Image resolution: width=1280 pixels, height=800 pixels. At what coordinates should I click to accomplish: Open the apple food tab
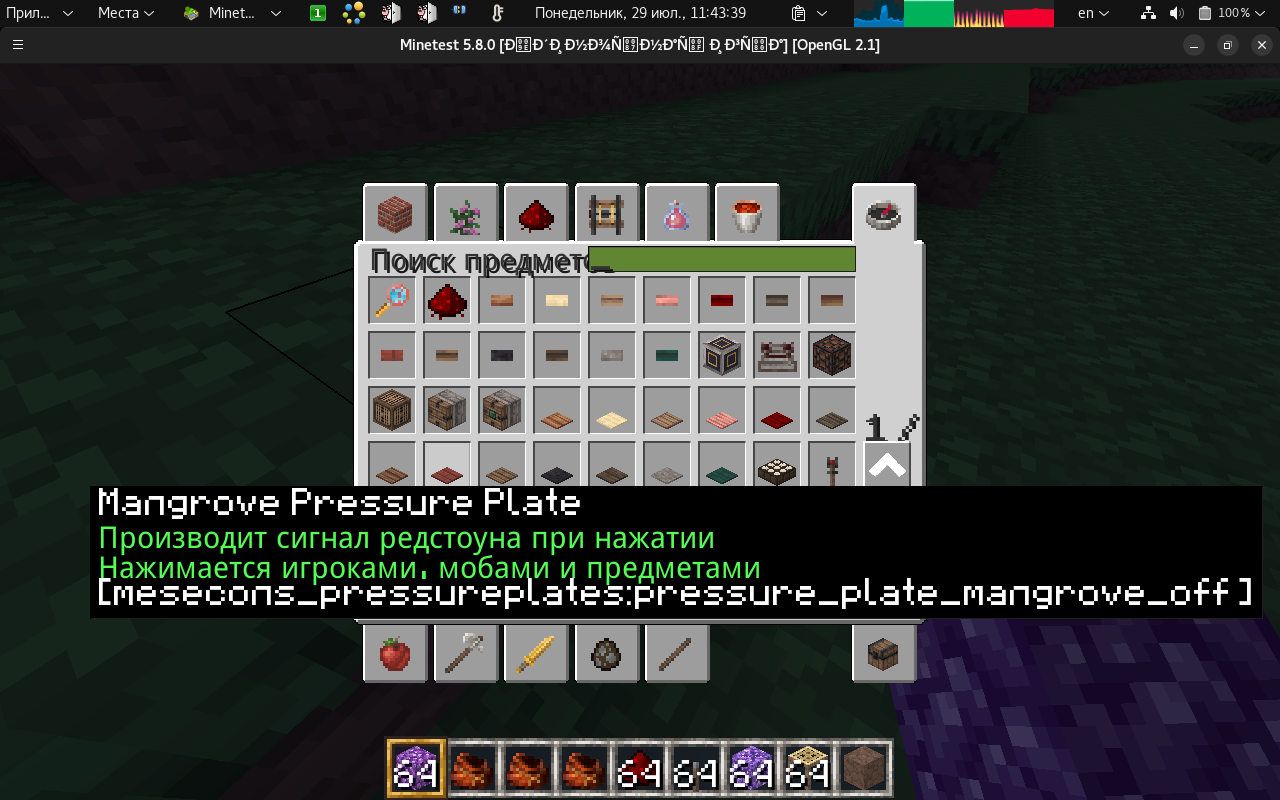point(395,654)
